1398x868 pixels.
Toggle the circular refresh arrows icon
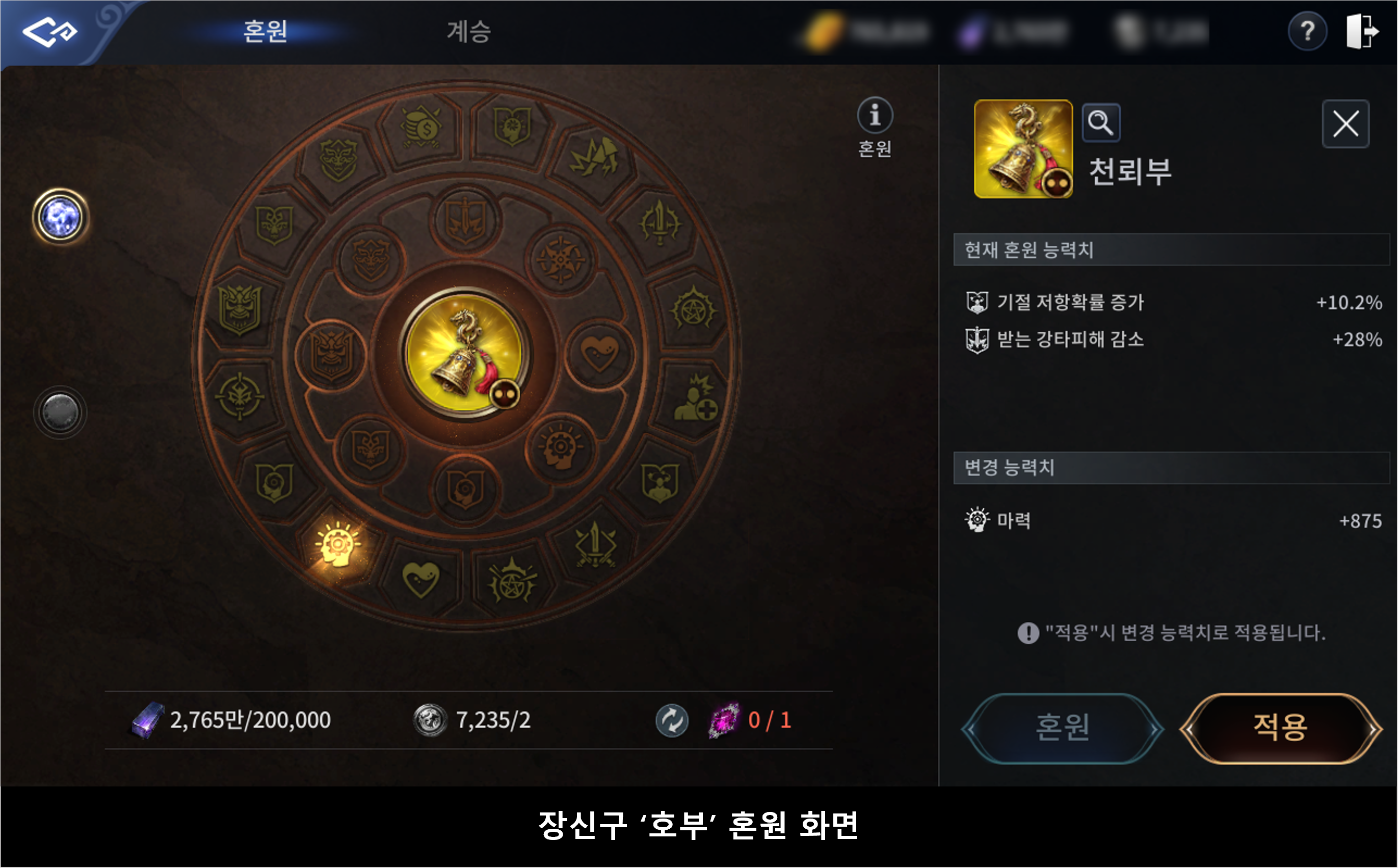pyautogui.click(x=671, y=720)
